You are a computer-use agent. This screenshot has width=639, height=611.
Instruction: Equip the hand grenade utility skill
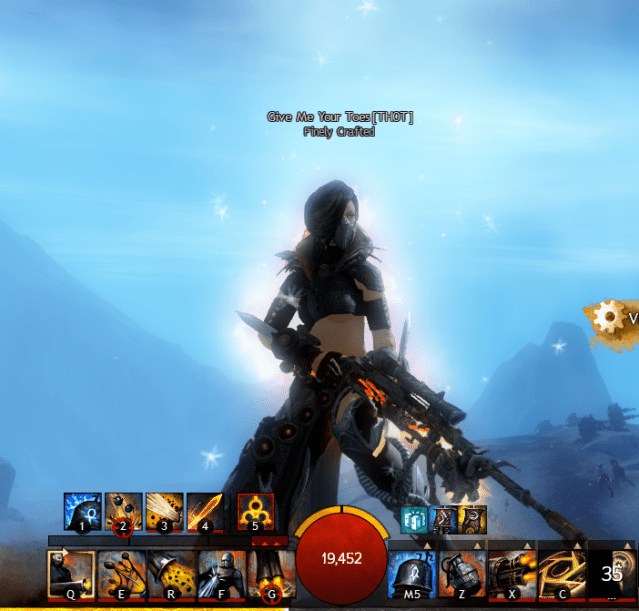pos(461,573)
